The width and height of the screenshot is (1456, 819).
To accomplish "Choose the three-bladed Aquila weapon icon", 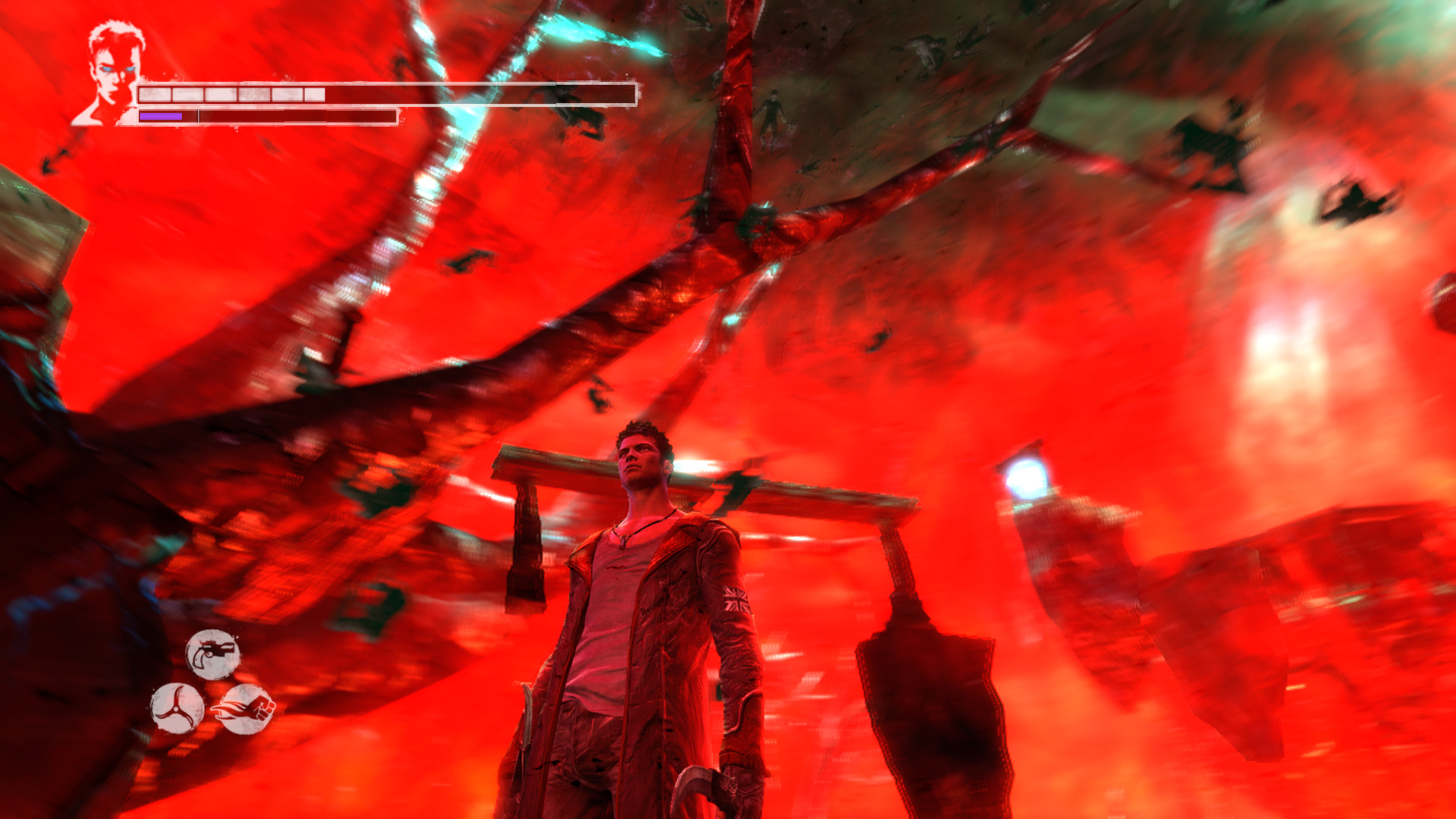I will (177, 708).
